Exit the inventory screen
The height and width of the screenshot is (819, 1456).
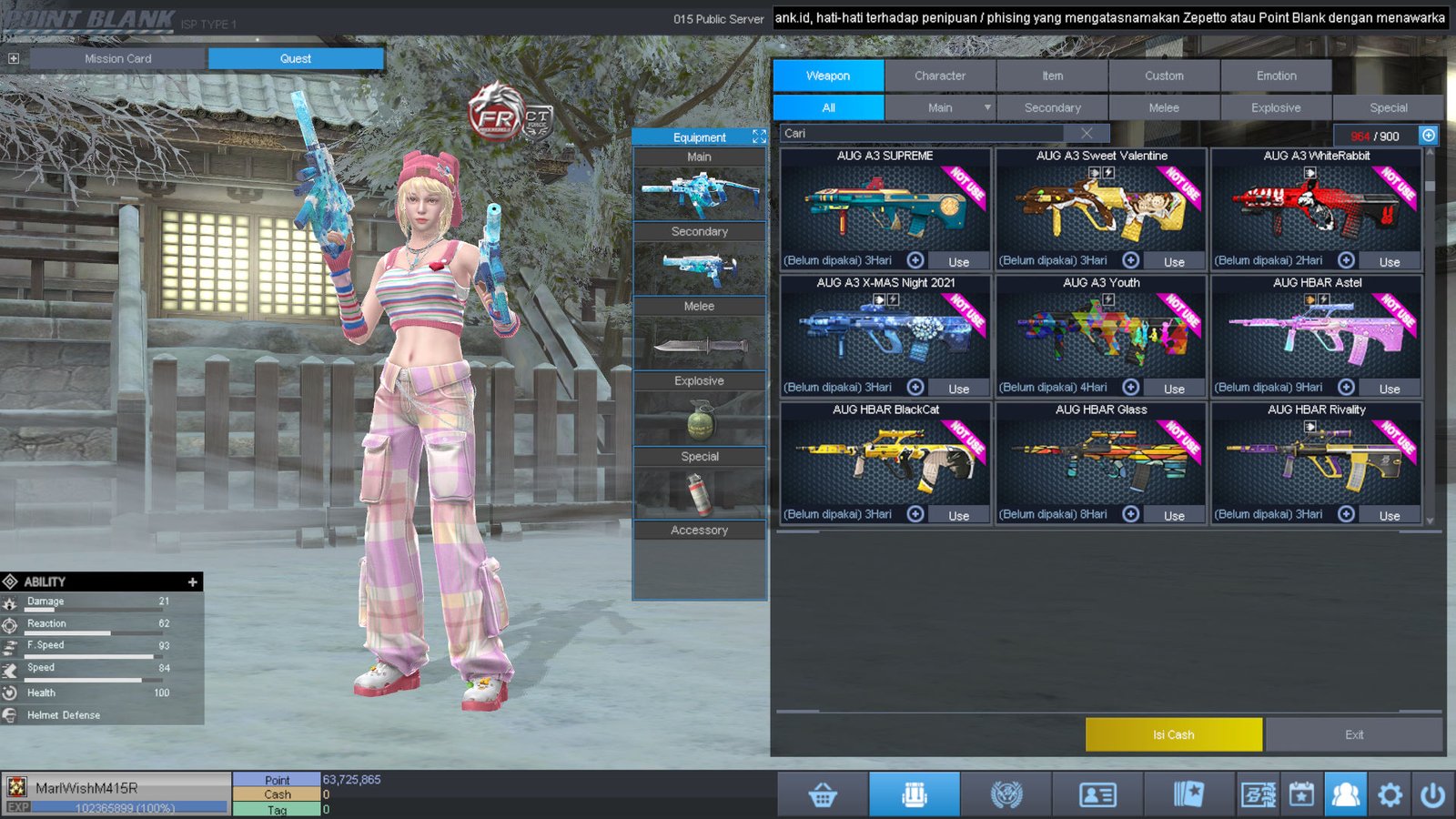point(1353,734)
